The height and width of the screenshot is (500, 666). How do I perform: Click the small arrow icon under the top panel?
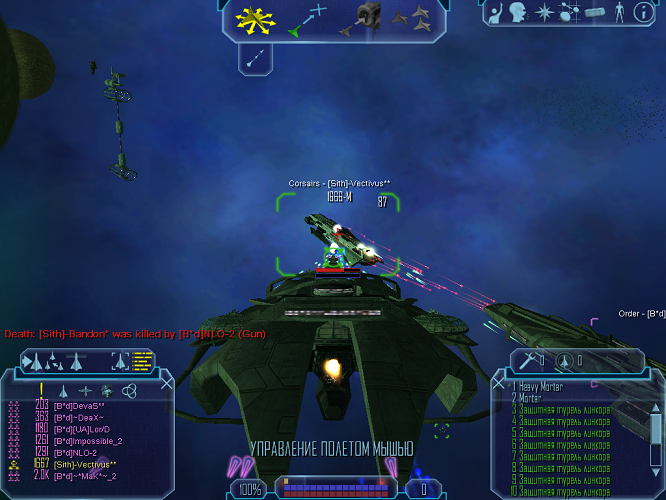[x=255, y=59]
